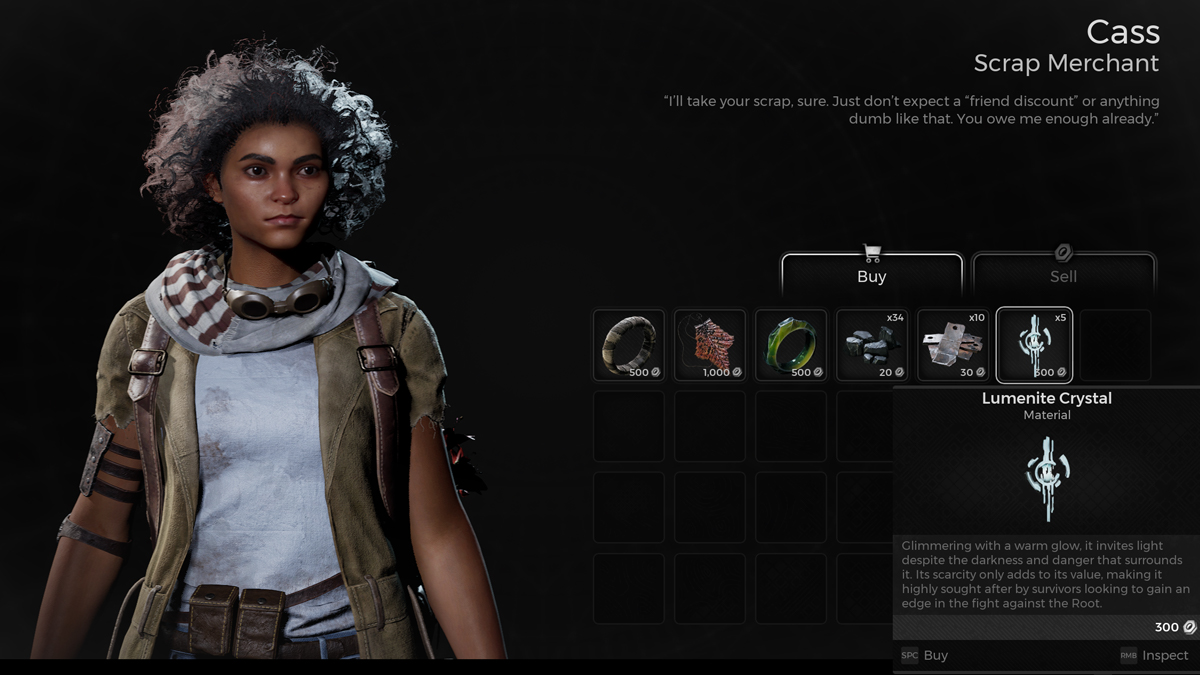The height and width of the screenshot is (675, 1200).
Task: Buy the Lumenite Crystal
Action: (x=925, y=656)
